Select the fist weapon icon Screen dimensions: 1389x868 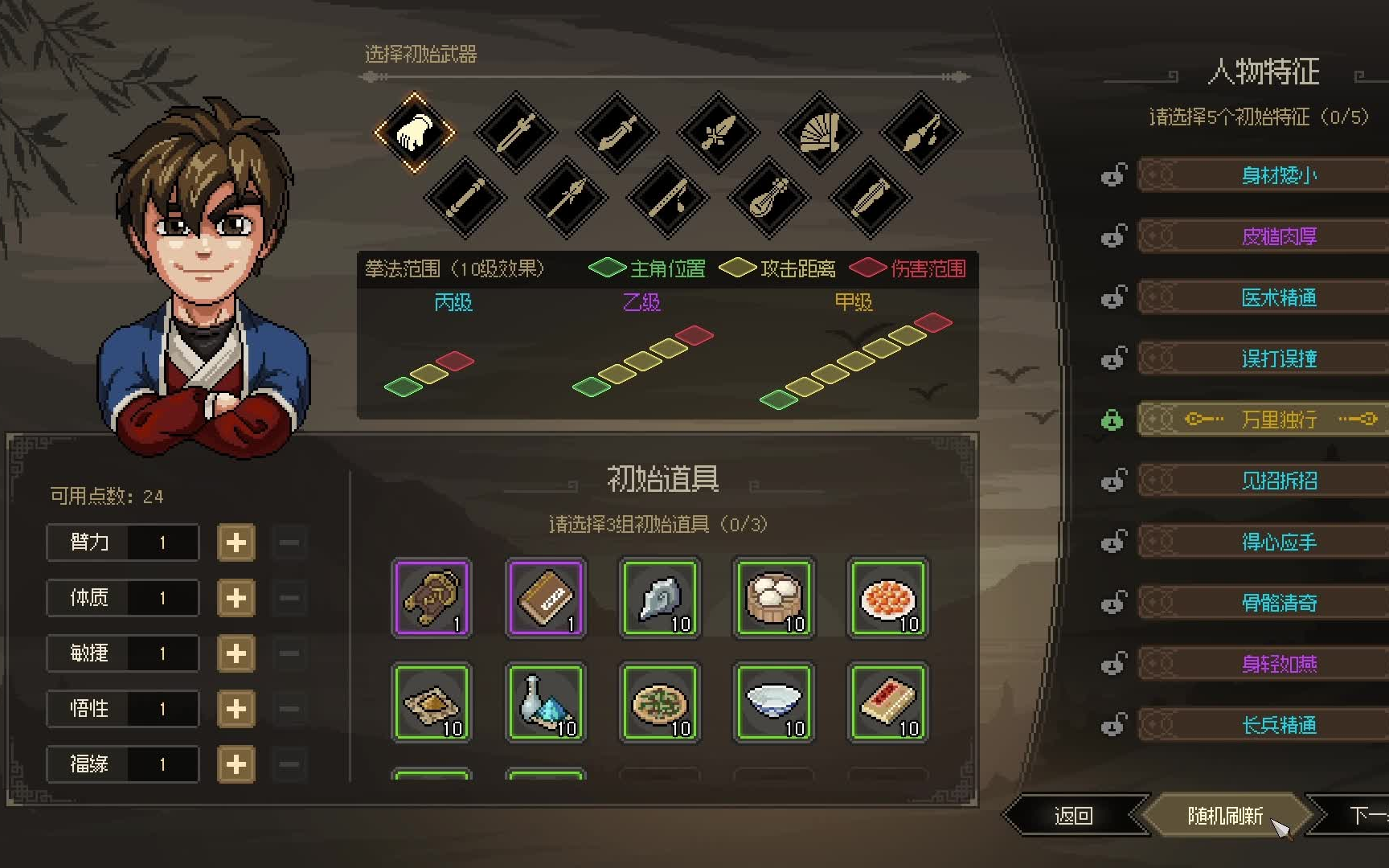416,131
